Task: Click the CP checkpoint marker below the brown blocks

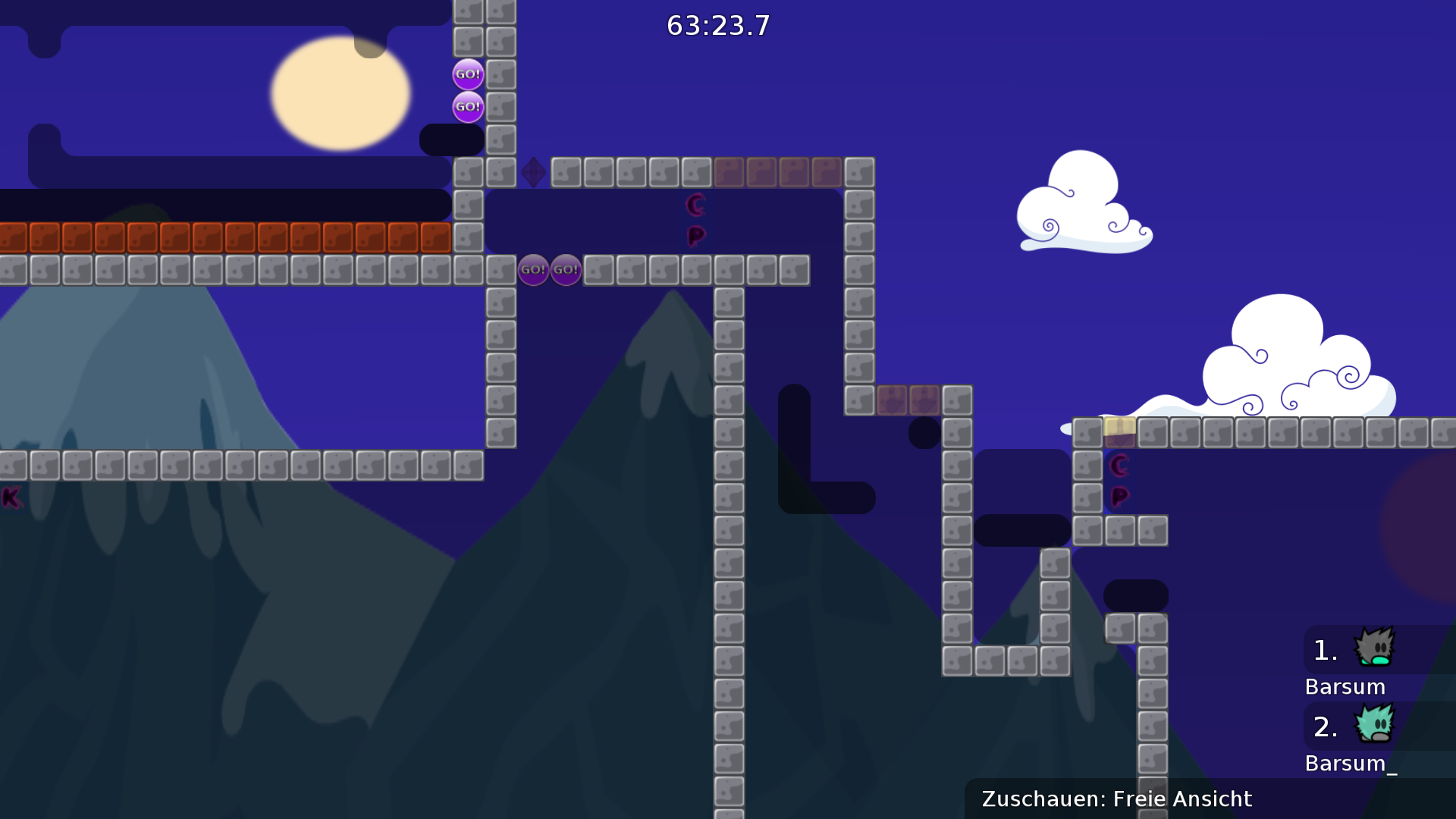Action: pos(695,218)
